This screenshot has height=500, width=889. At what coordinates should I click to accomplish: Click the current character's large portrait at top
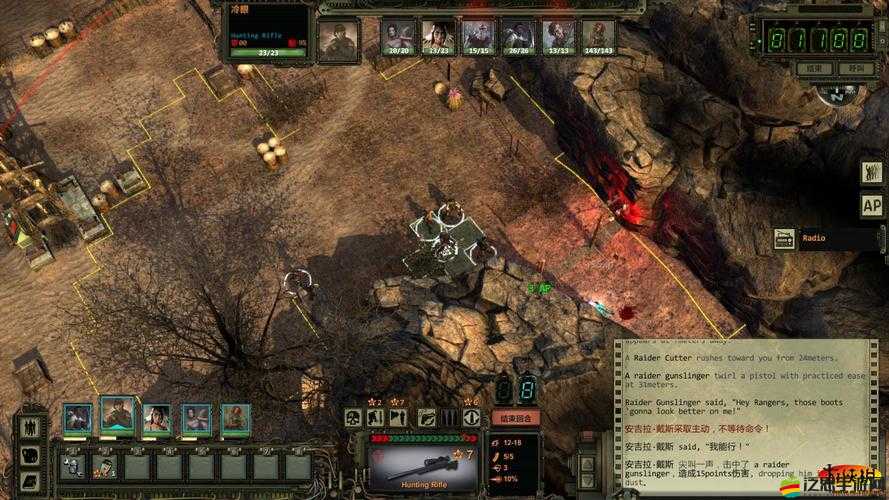point(338,38)
